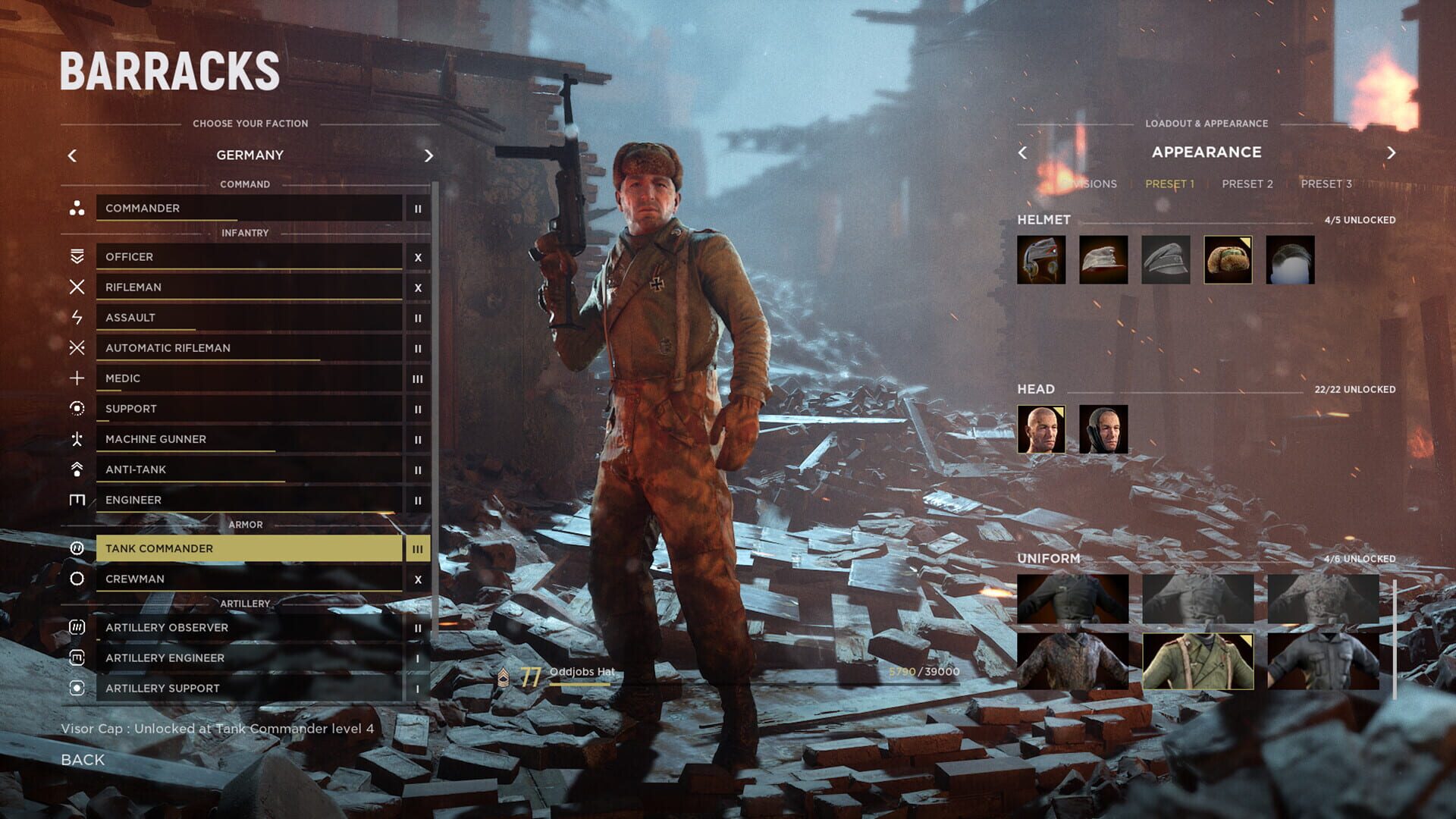The width and height of the screenshot is (1456, 819).
Task: Click the BACK button
Action: [82, 759]
